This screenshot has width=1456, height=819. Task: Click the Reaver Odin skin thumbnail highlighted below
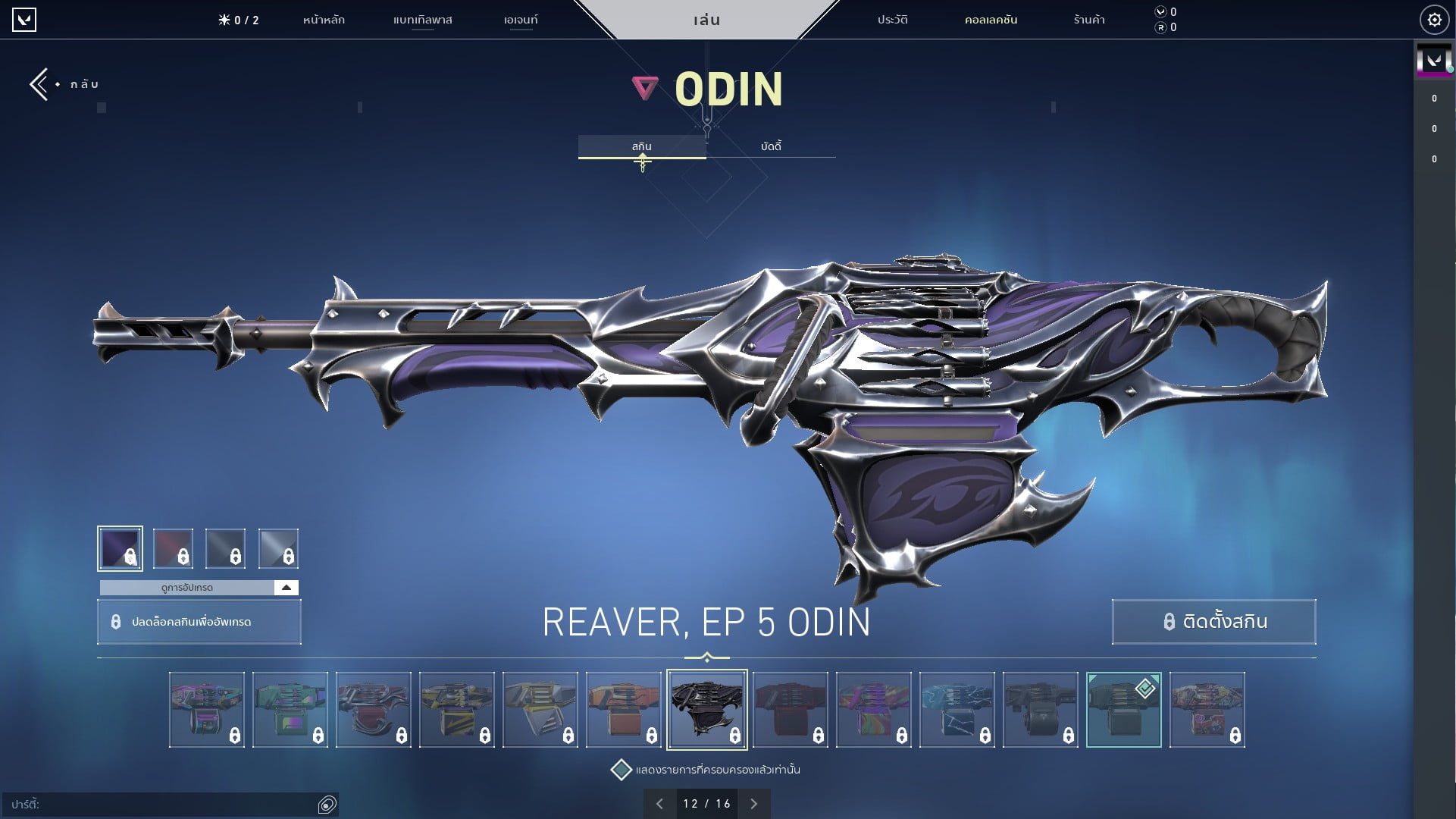(x=706, y=708)
